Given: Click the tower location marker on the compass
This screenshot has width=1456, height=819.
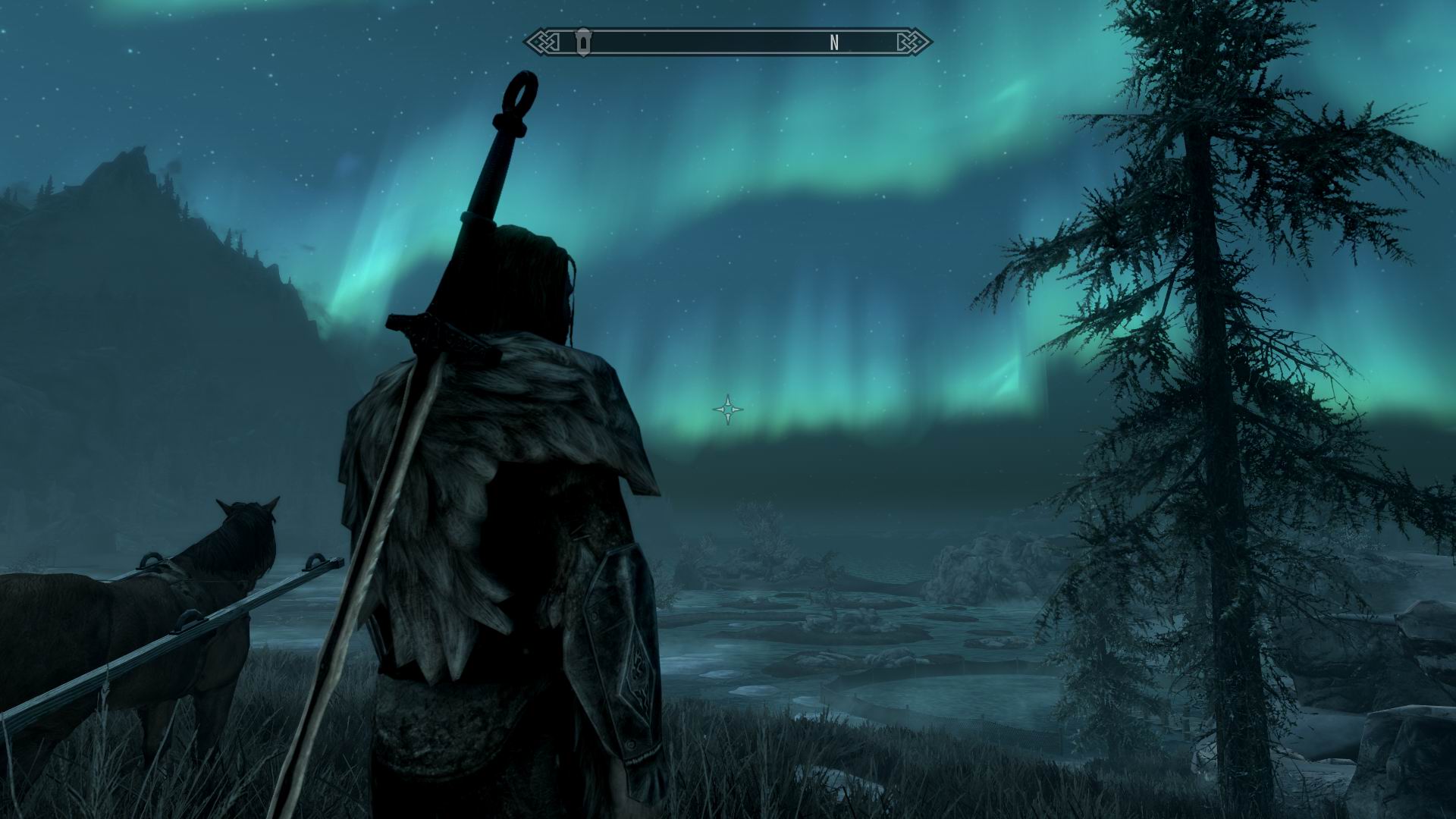Looking at the screenshot, I should (582, 42).
